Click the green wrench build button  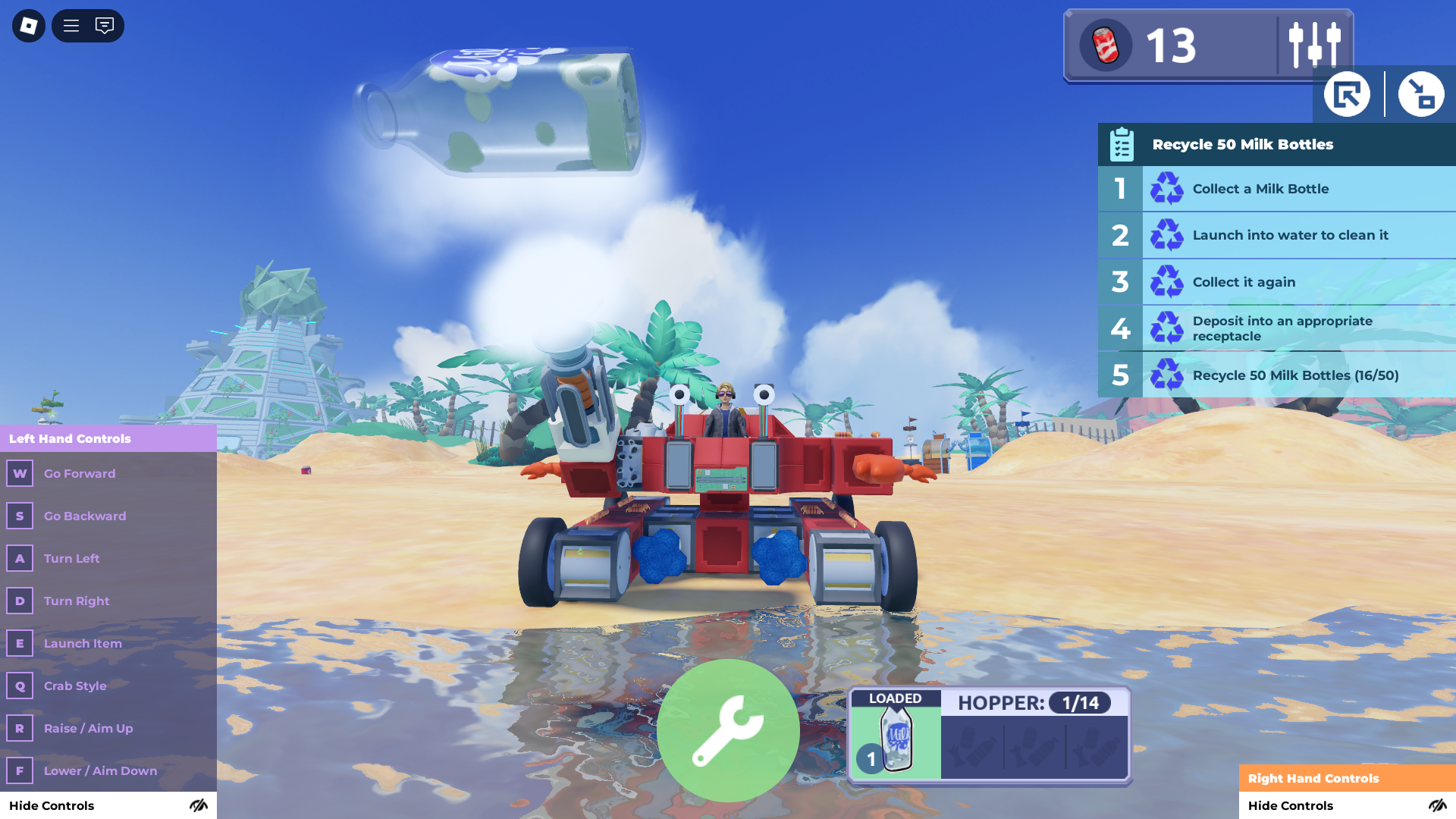point(728,730)
